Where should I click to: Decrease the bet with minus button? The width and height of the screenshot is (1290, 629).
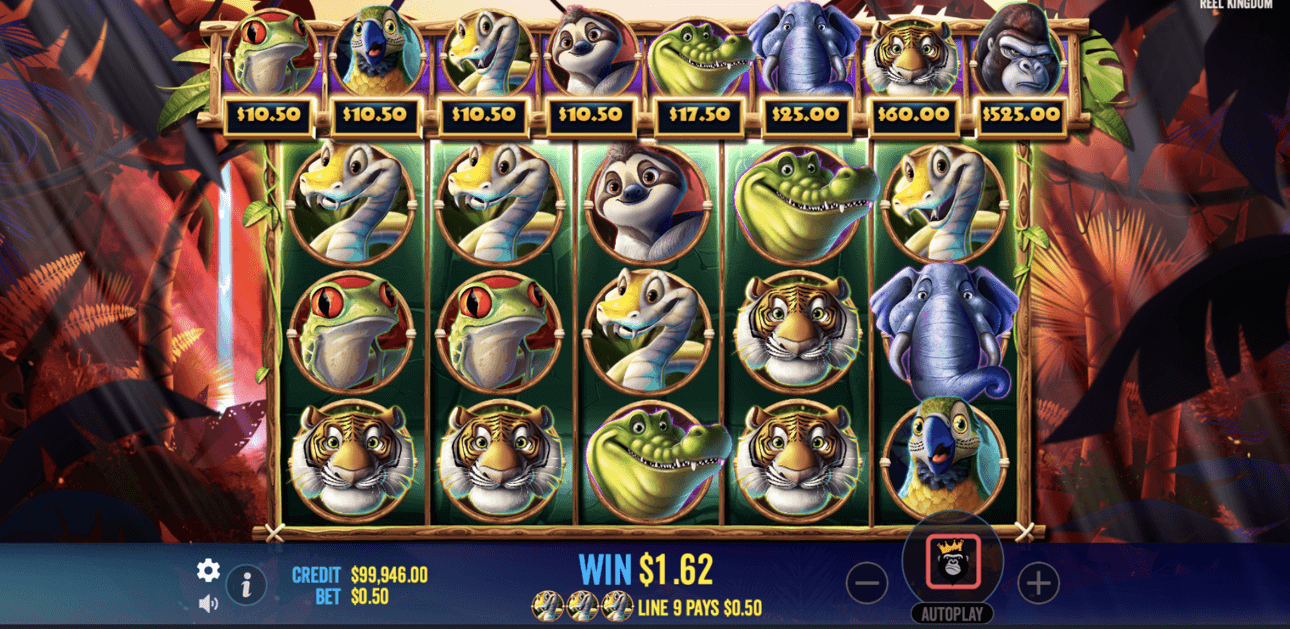pos(867,582)
